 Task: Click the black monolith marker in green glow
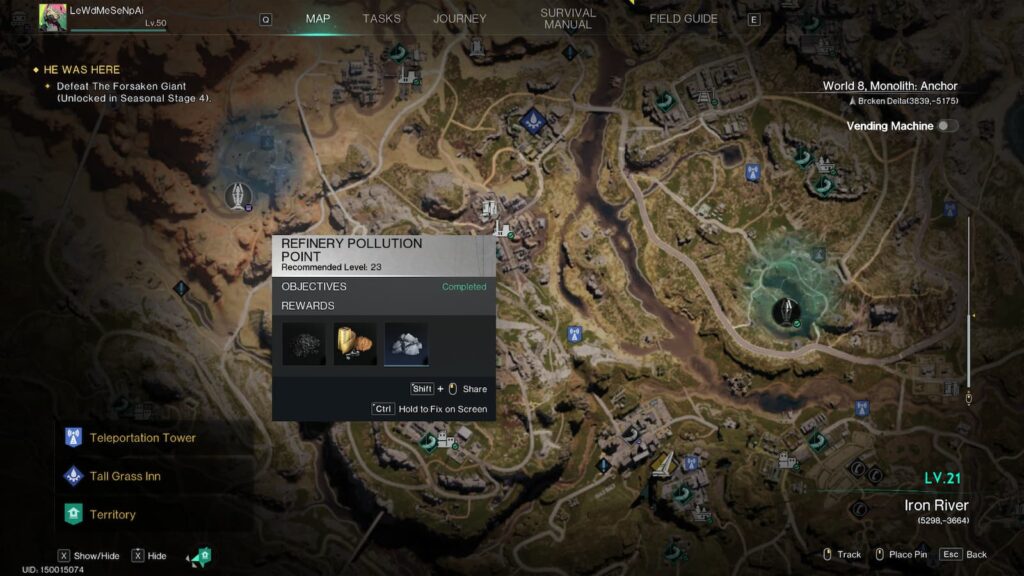click(x=787, y=309)
